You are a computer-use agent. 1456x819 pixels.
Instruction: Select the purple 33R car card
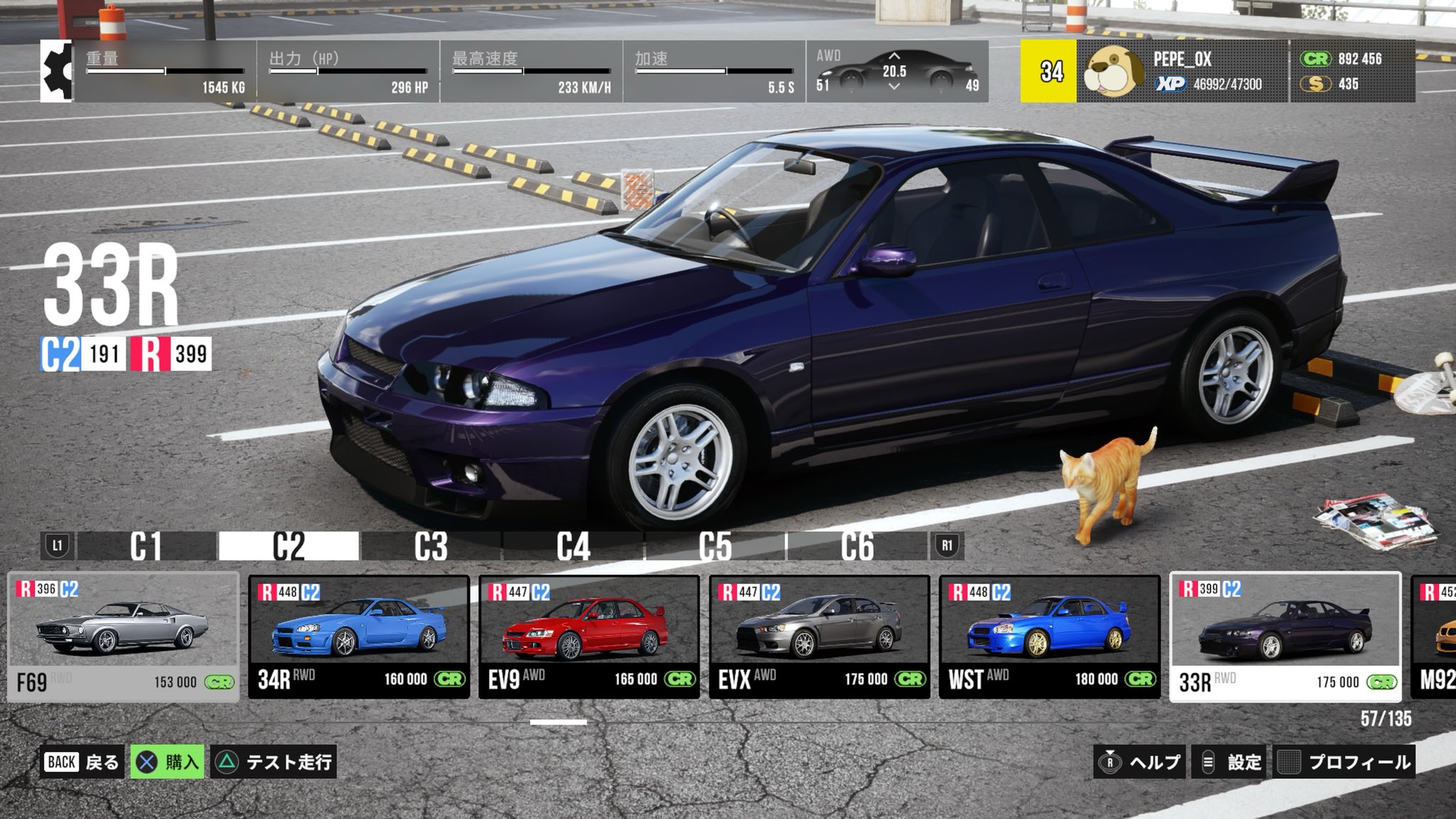pyautogui.click(x=1285, y=638)
